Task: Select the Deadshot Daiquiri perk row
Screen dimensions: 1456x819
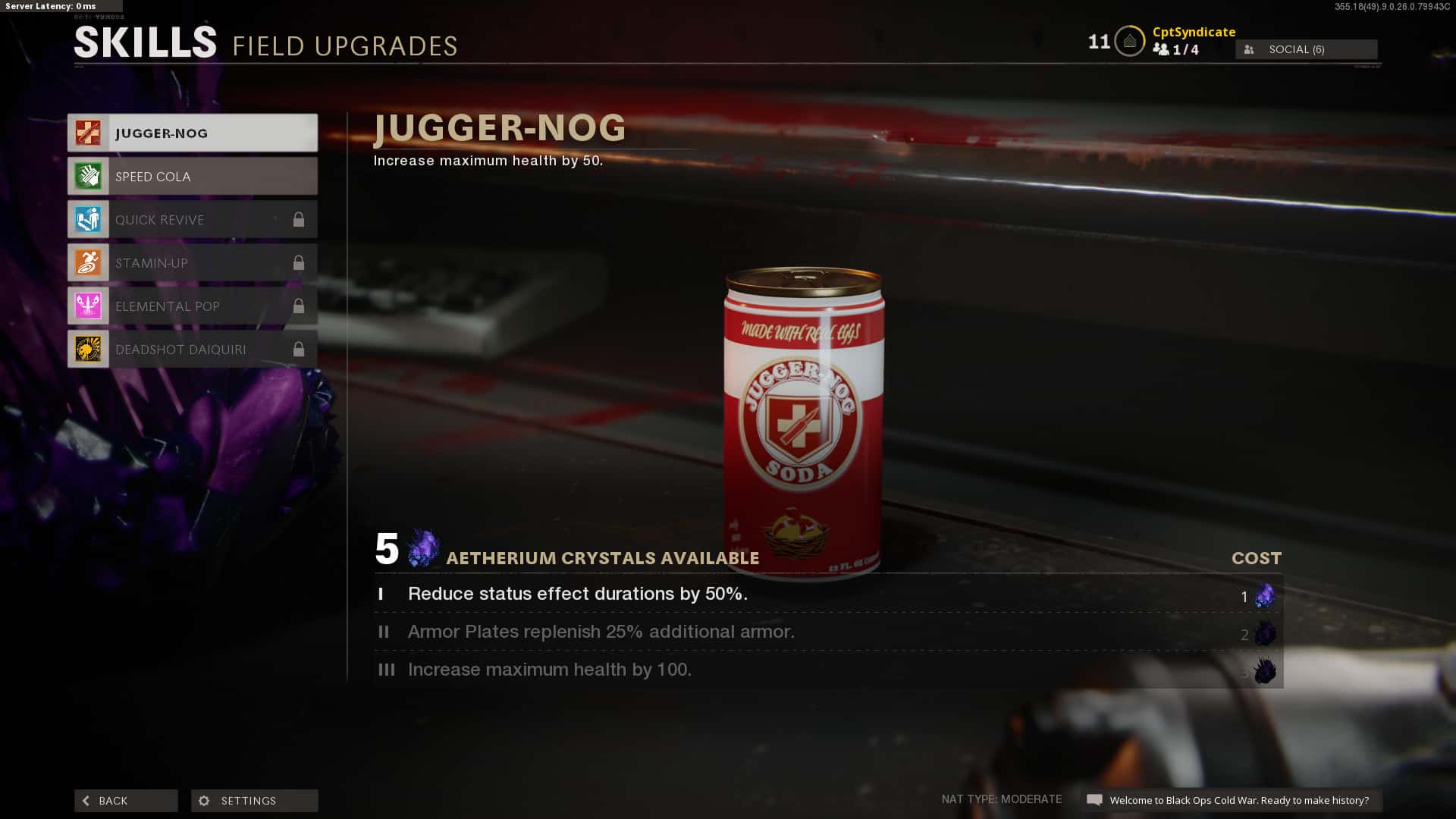Action: click(193, 350)
